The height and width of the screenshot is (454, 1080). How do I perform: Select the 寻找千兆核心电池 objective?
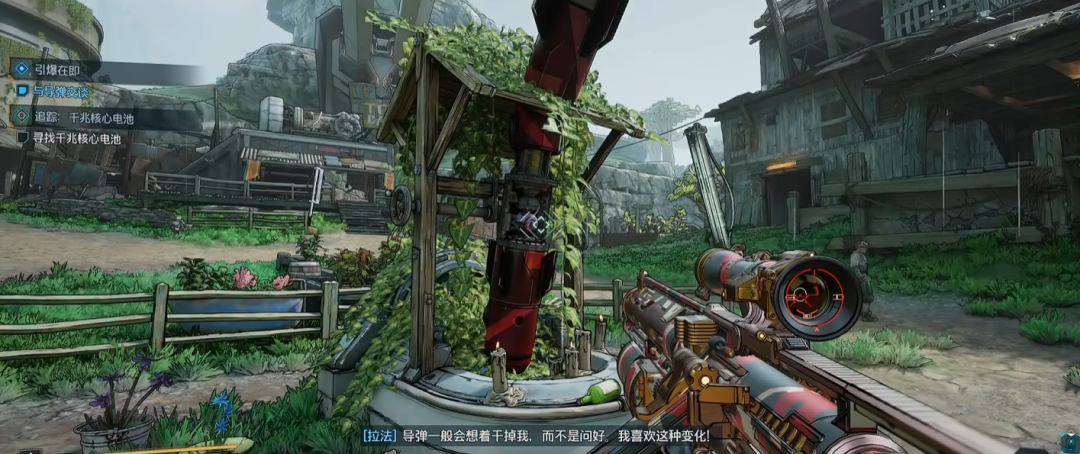pos(77,139)
